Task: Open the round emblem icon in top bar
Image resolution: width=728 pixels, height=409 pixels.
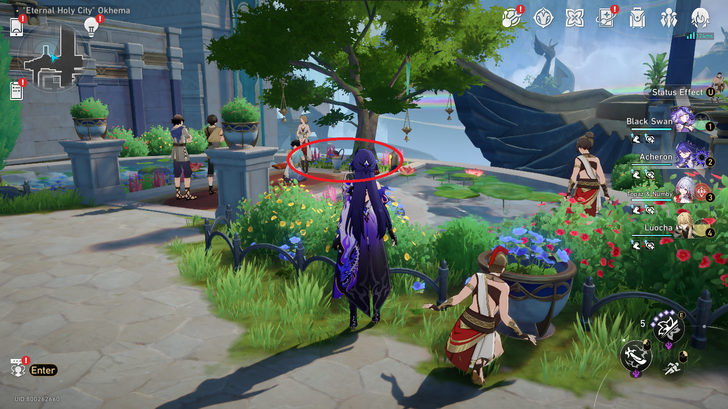Action: (x=544, y=17)
